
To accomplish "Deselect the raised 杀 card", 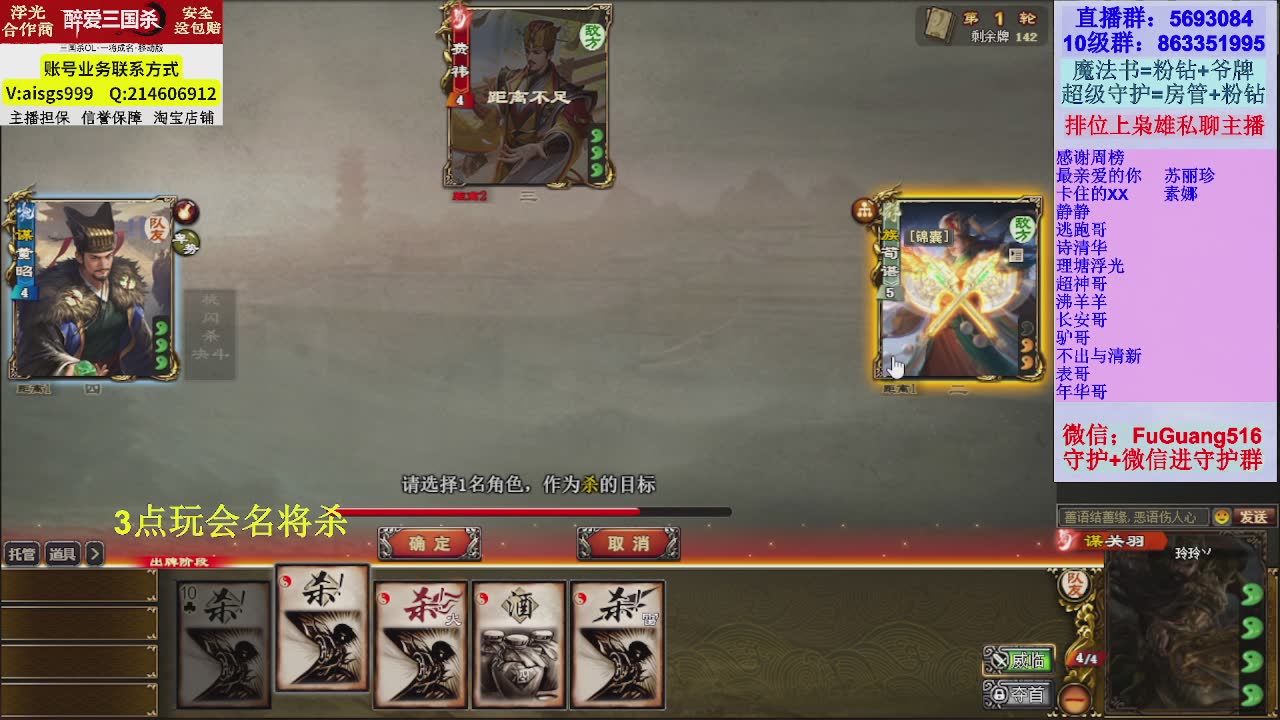I will click(322, 628).
